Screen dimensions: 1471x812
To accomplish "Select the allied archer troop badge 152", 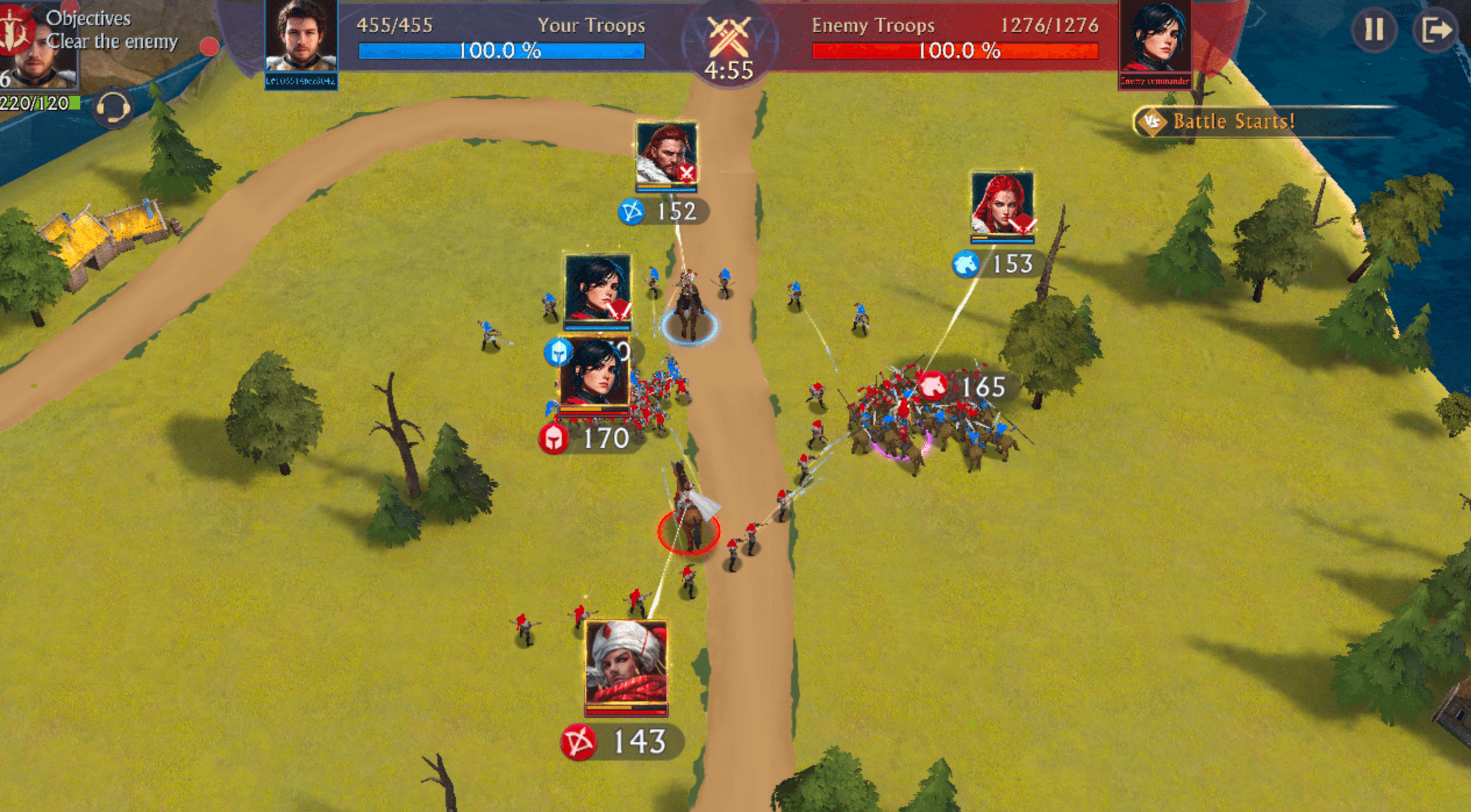I will 664,212.
